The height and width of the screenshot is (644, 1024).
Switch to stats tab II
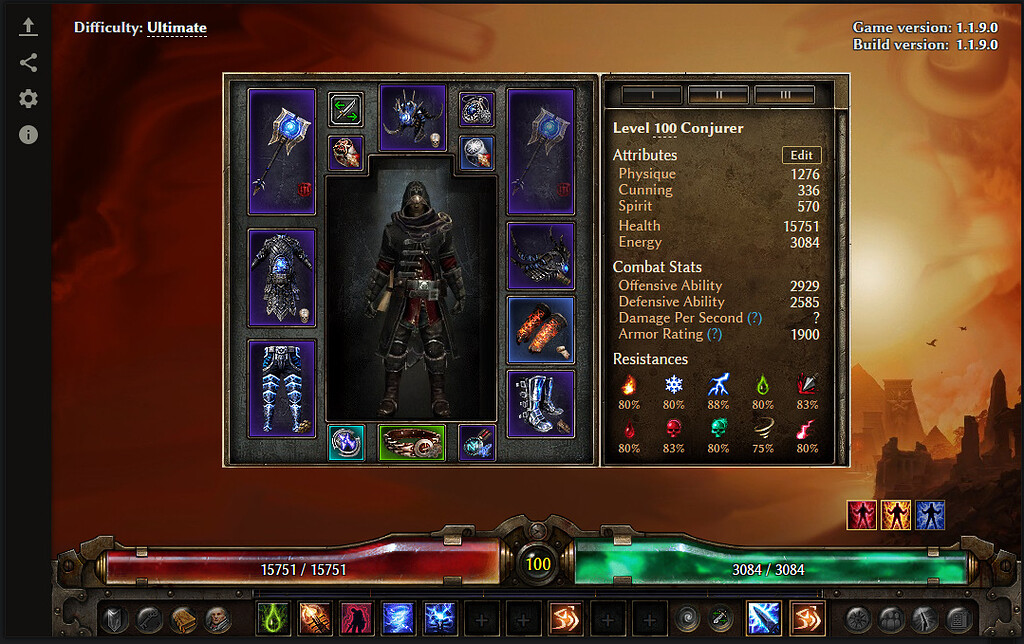[718, 94]
